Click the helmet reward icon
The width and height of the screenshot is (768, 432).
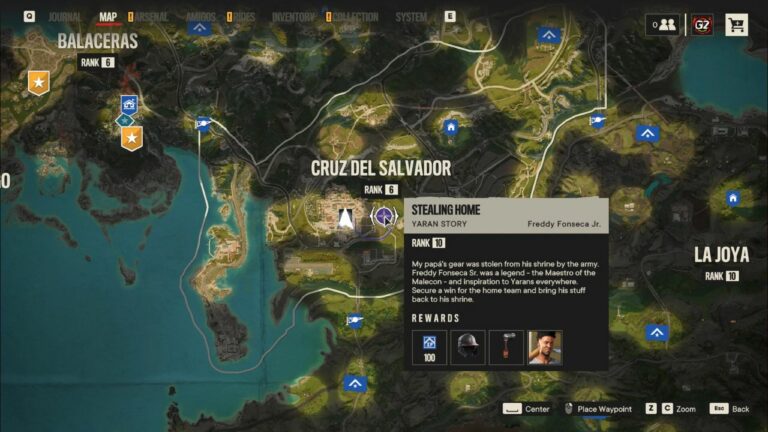tap(468, 347)
